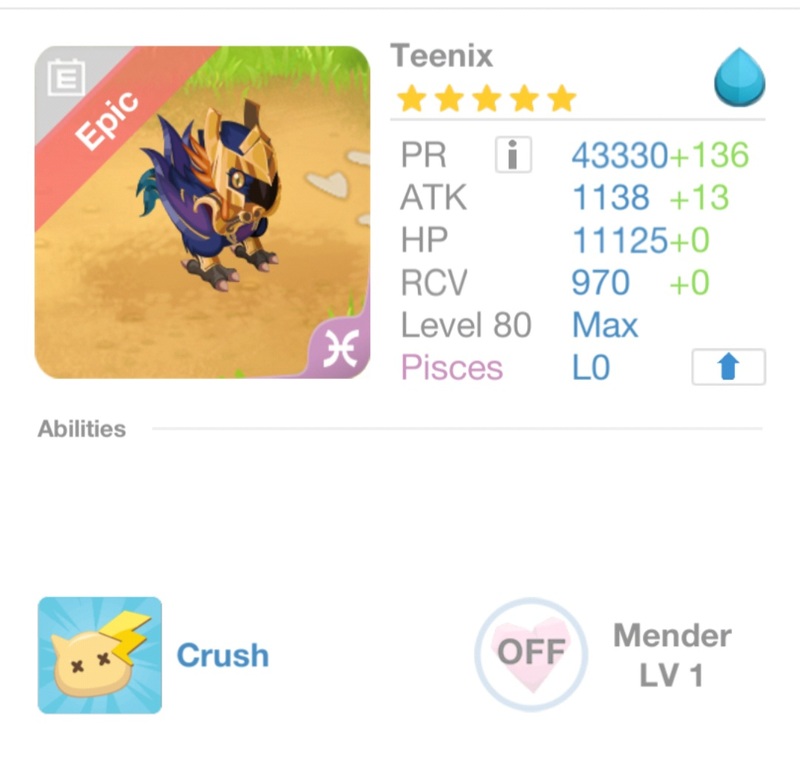Open the PR info button
Screen dimensions: 800x767
click(x=513, y=155)
